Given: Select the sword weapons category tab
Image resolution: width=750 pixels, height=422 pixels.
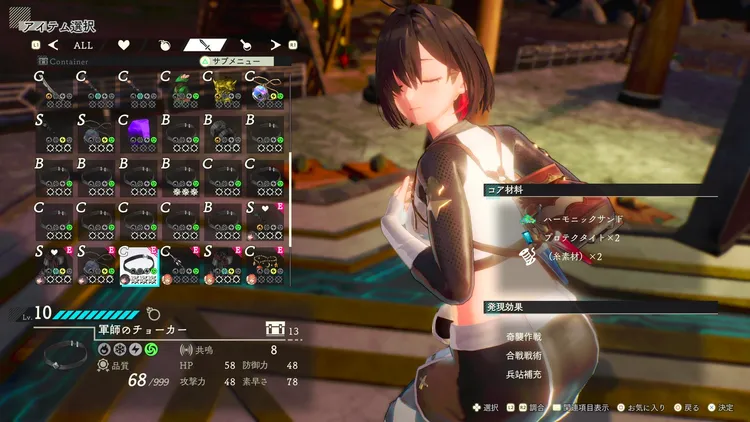Looking at the screenshot, I should 204,45.
